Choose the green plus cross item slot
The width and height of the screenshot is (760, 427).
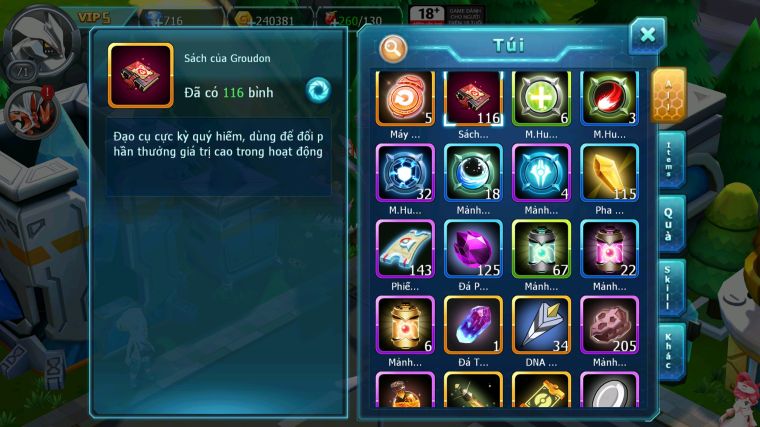[541, 97]
